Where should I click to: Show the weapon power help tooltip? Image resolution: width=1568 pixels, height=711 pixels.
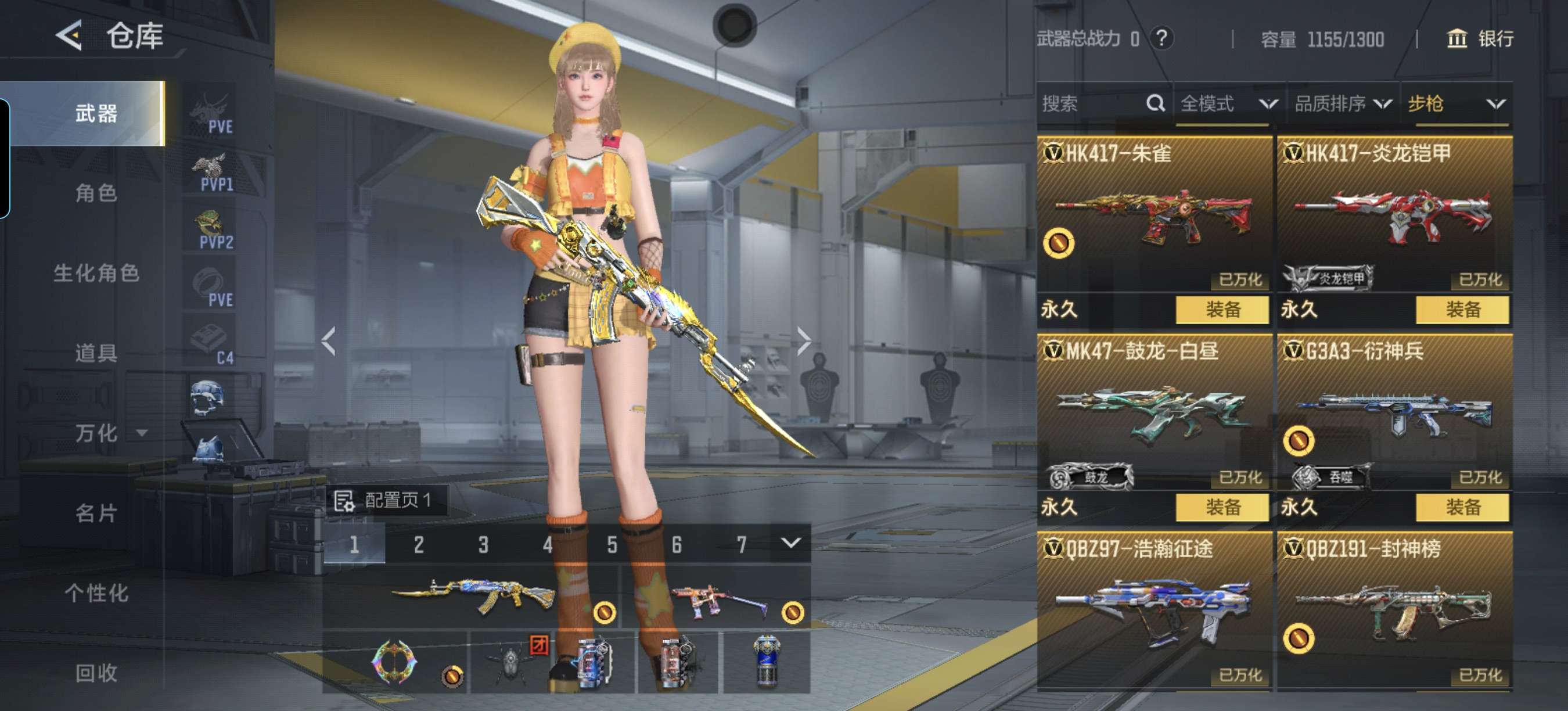[x=1161, y=38]
